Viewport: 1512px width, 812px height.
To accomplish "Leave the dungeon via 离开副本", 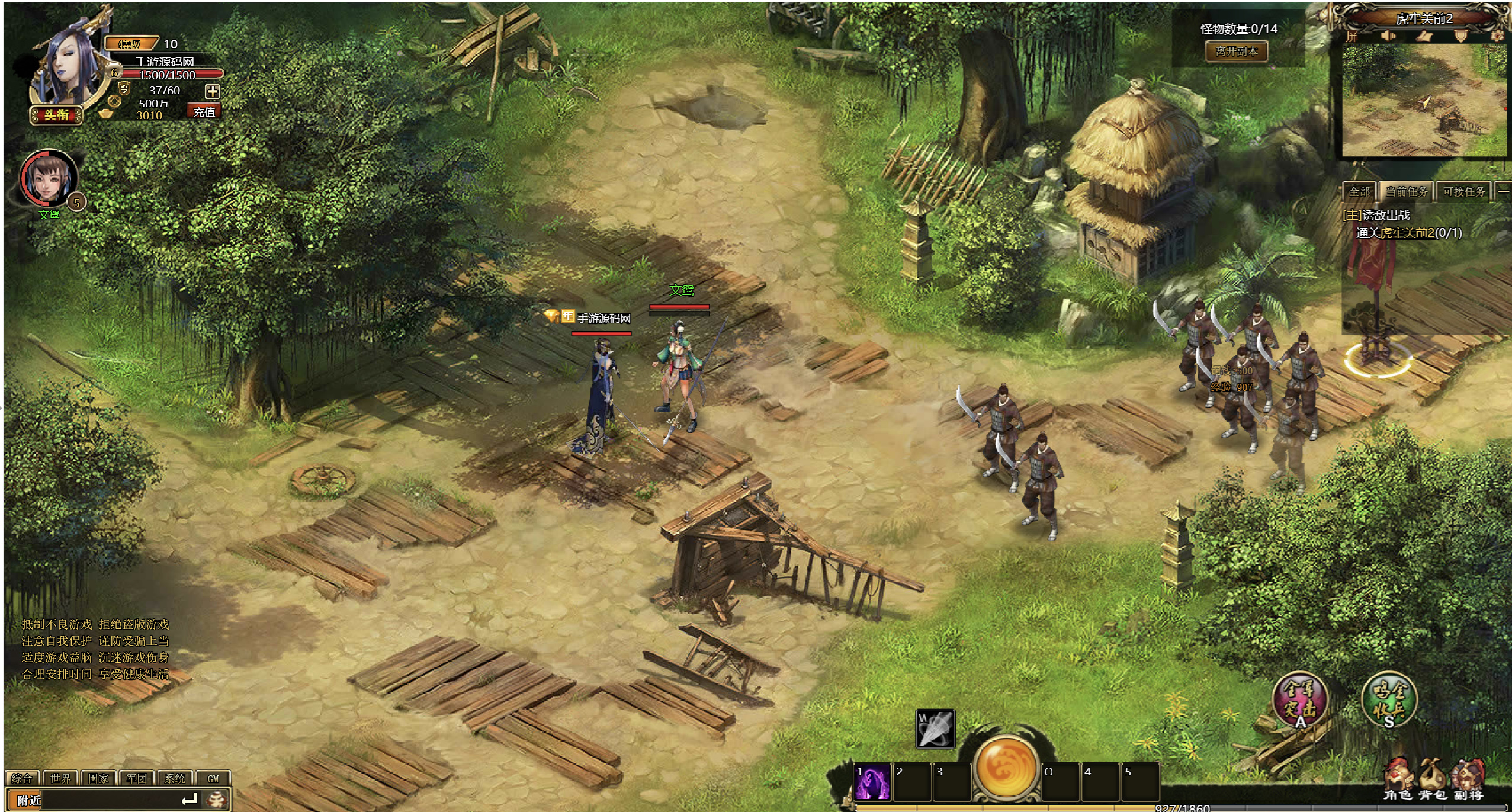I will [1237, 52].
